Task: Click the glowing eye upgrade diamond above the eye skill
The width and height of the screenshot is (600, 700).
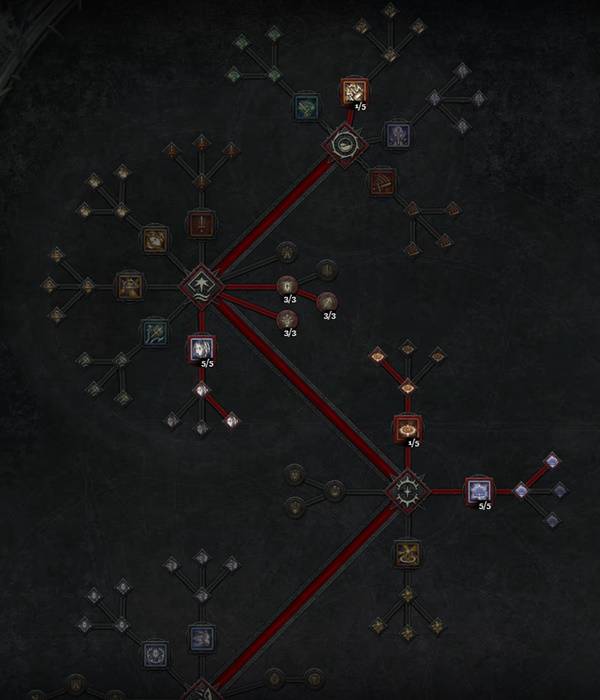Action: coord(407,387)
